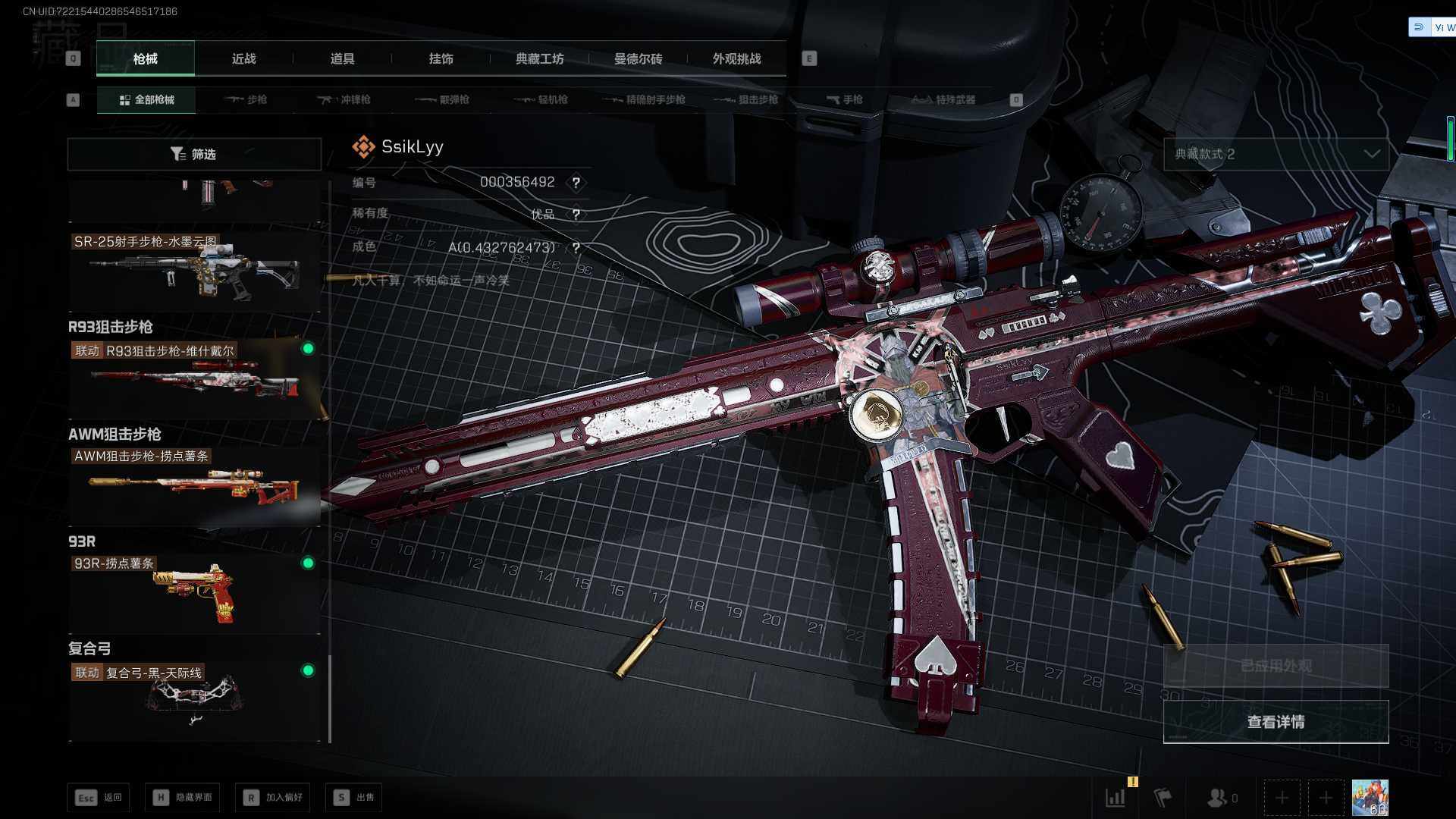
Task: Open the player avatar profile
Action: (x=1370, y=798)
